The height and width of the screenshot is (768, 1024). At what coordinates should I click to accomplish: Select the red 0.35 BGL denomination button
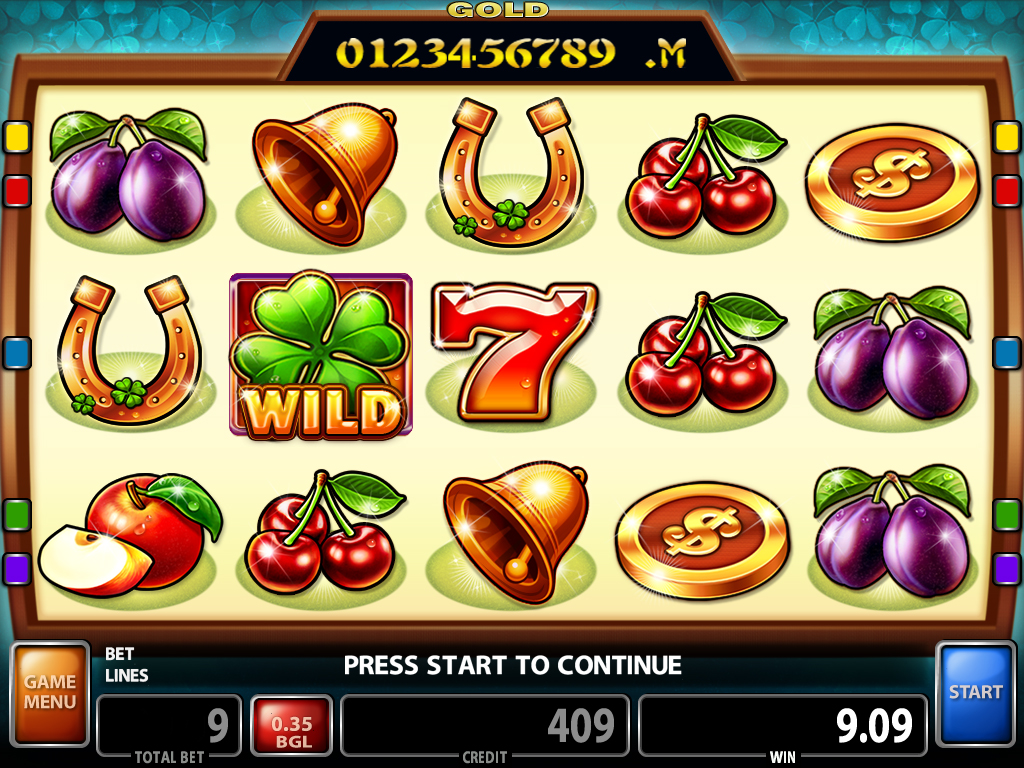291,726
